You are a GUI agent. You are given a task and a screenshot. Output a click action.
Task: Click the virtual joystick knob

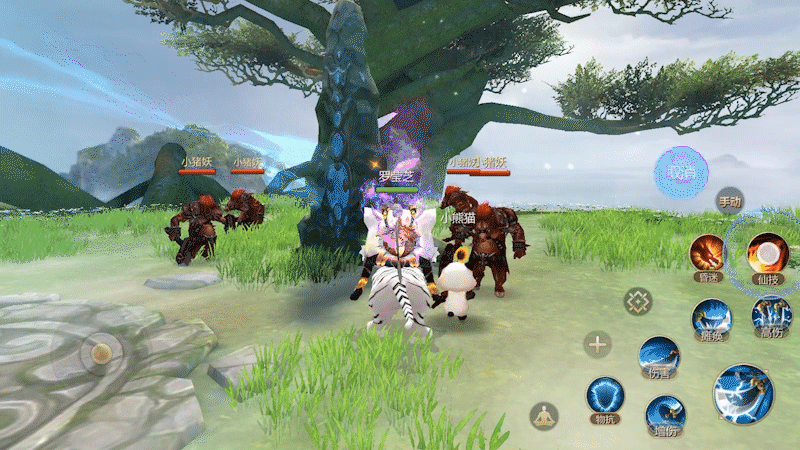(100, 353)
